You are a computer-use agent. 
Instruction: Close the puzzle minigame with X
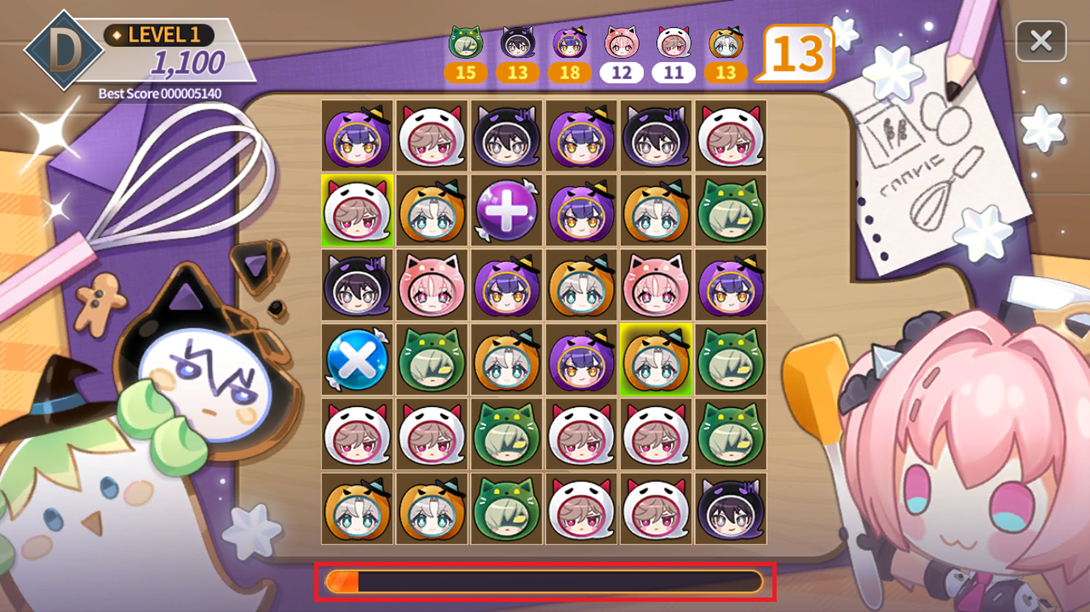[x=1040, y=41]
